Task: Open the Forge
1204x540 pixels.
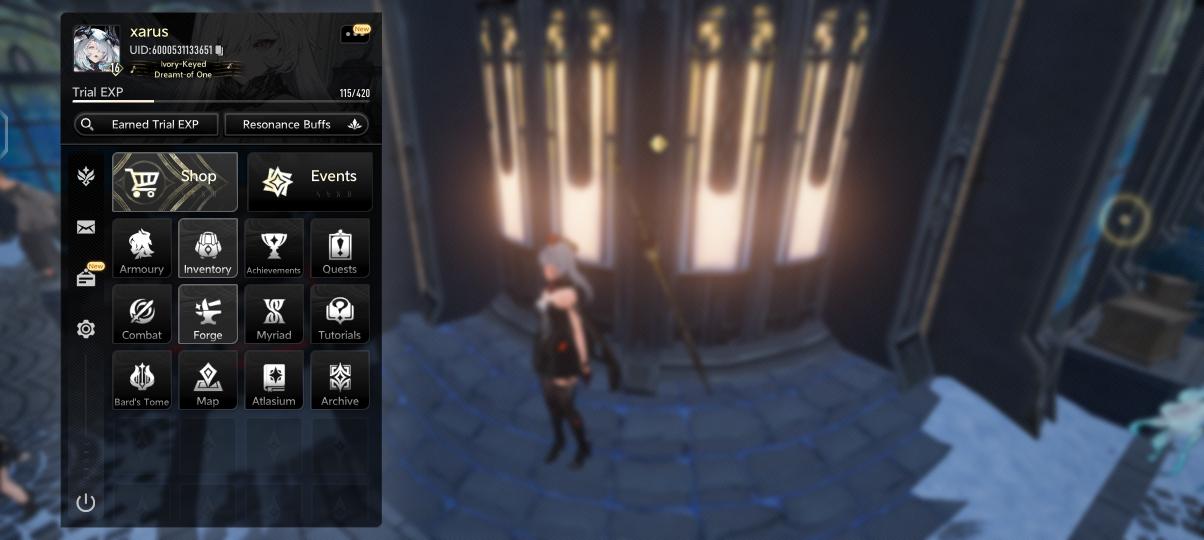Action: point(208,313)
